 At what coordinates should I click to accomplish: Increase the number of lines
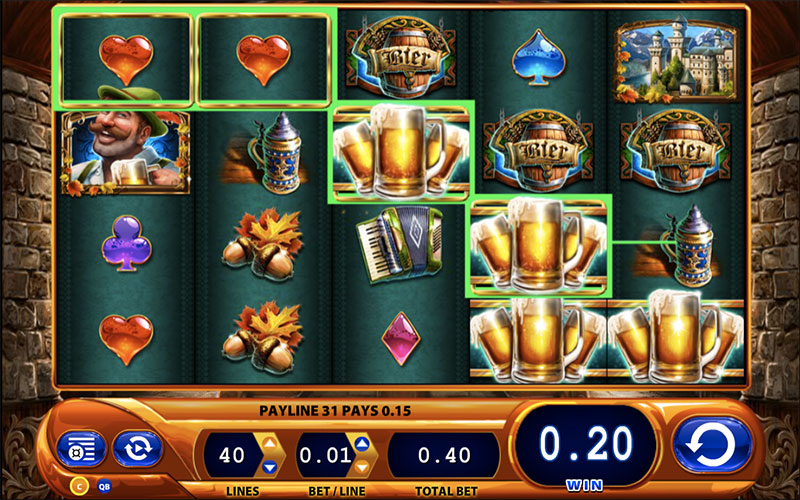pos(268,442)
